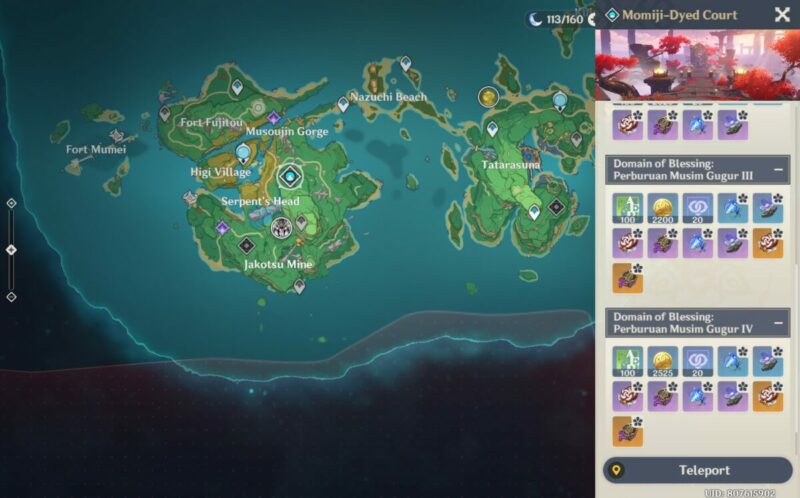Click the map zoom slider's middle handle
This screenshot has width=800, height=498.
point(11,249)
